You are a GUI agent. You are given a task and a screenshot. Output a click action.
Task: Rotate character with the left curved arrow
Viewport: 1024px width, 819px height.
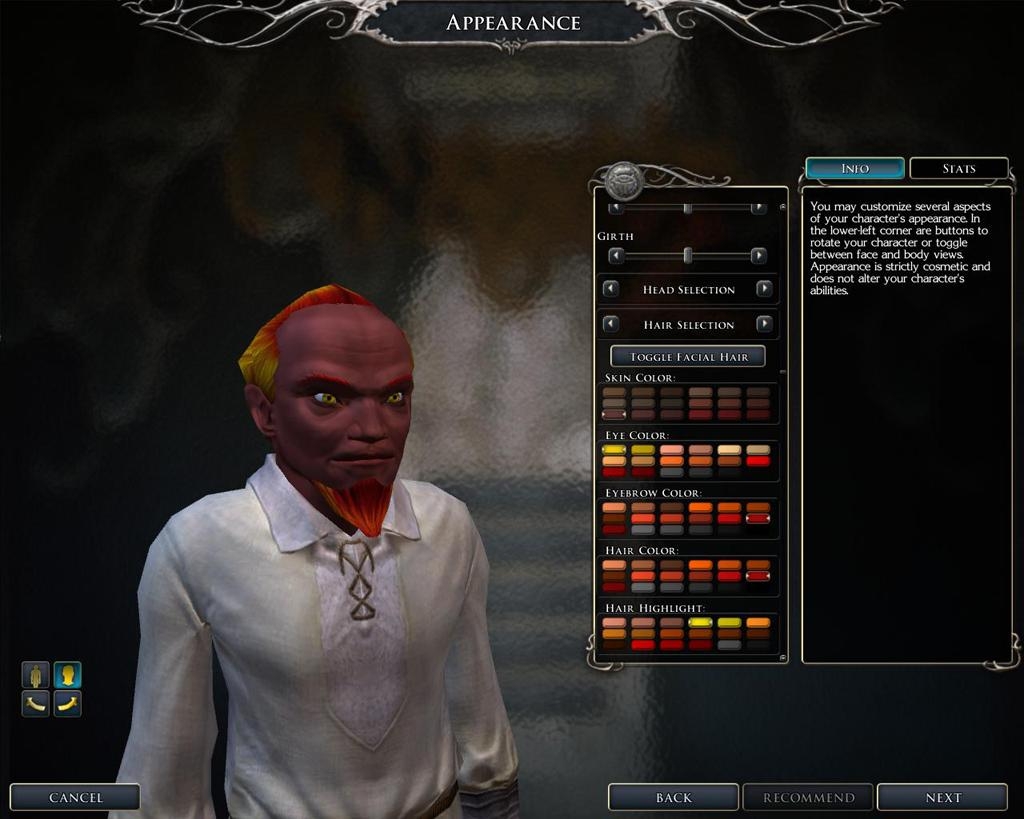click(37, 704)
